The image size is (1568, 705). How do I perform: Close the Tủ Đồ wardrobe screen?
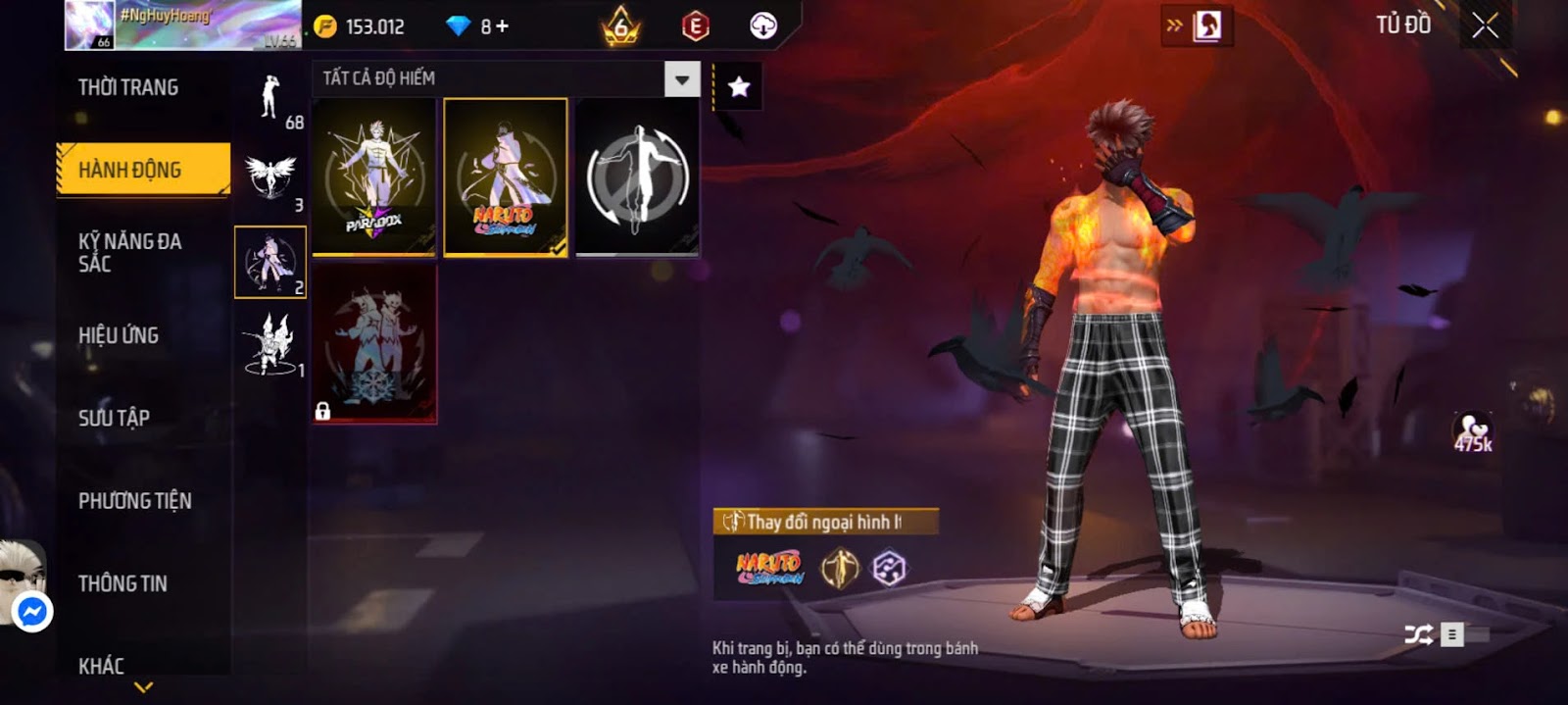click(x=1485, y=26)
